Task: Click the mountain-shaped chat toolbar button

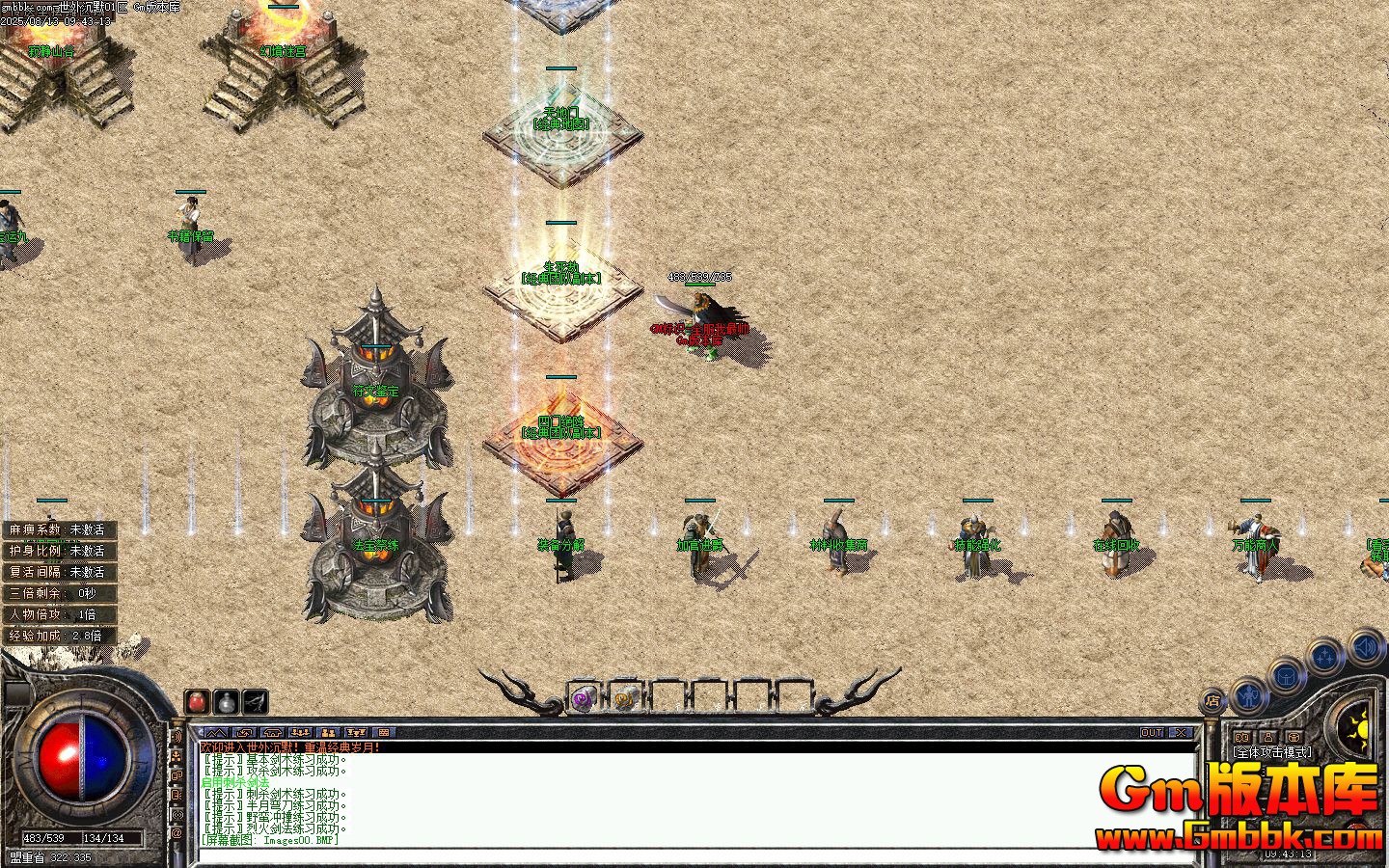Action: tap(216, 733)
